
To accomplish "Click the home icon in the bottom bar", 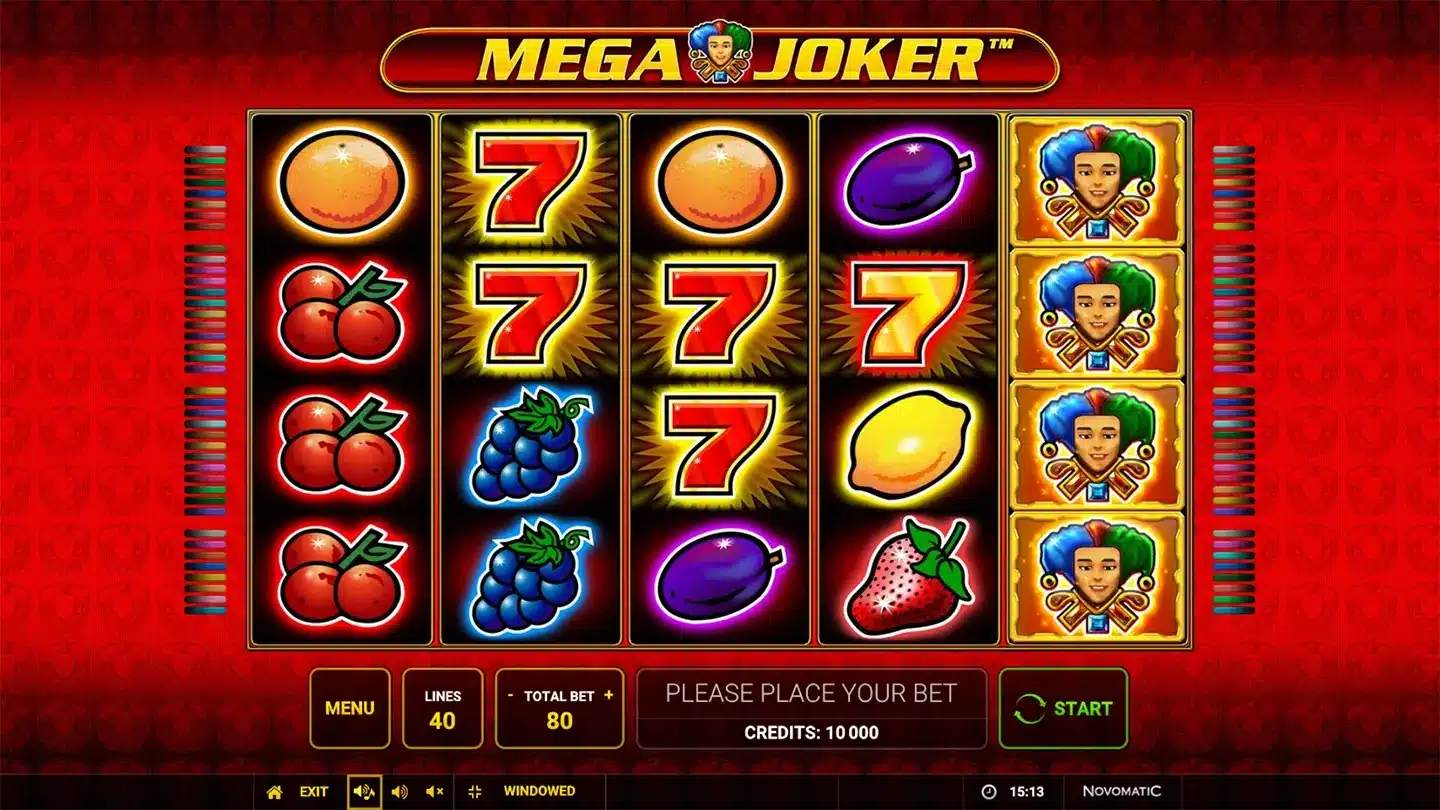I will click(275, 791).
